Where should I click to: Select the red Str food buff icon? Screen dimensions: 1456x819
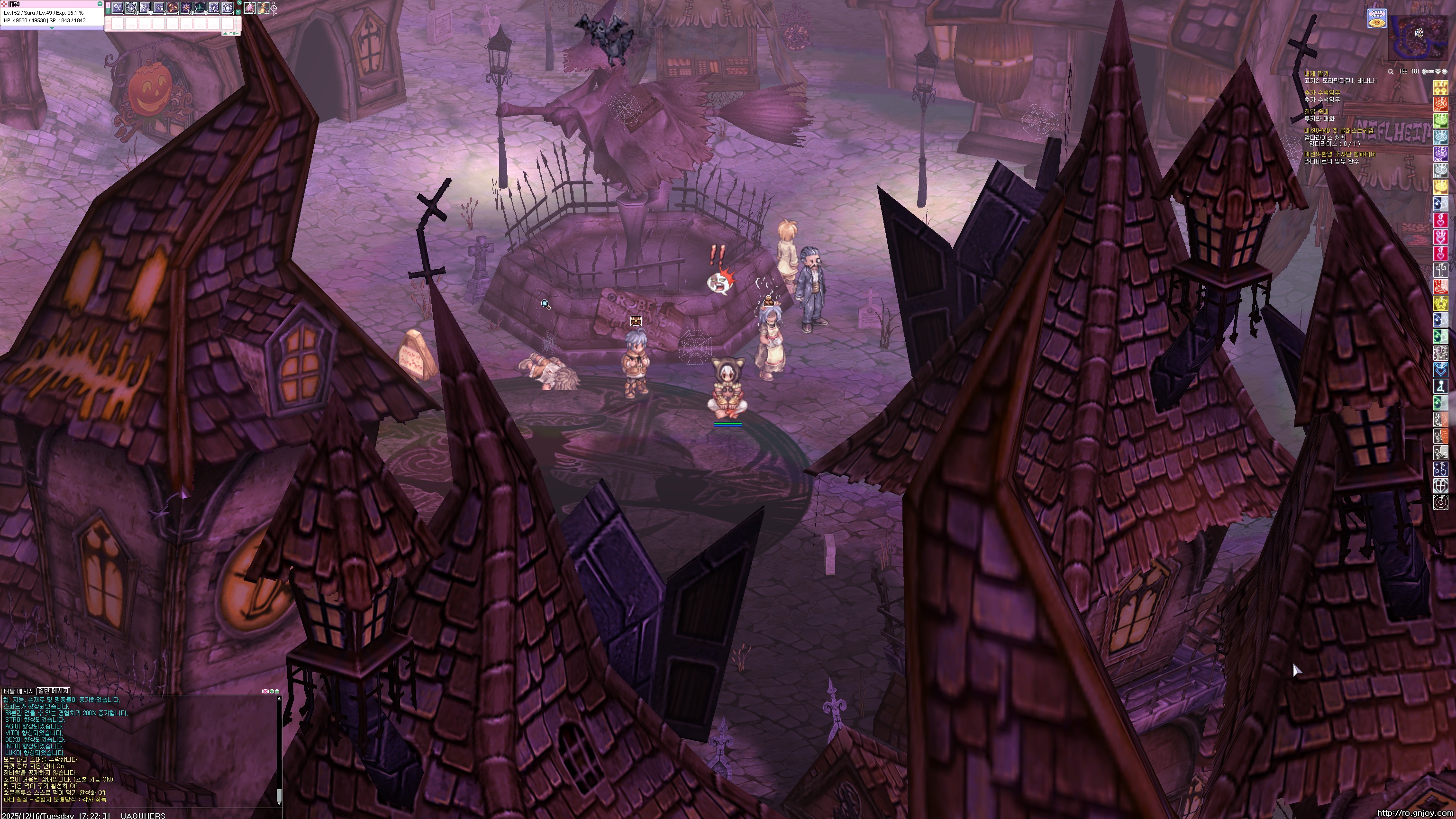[x=1441, y=105]
